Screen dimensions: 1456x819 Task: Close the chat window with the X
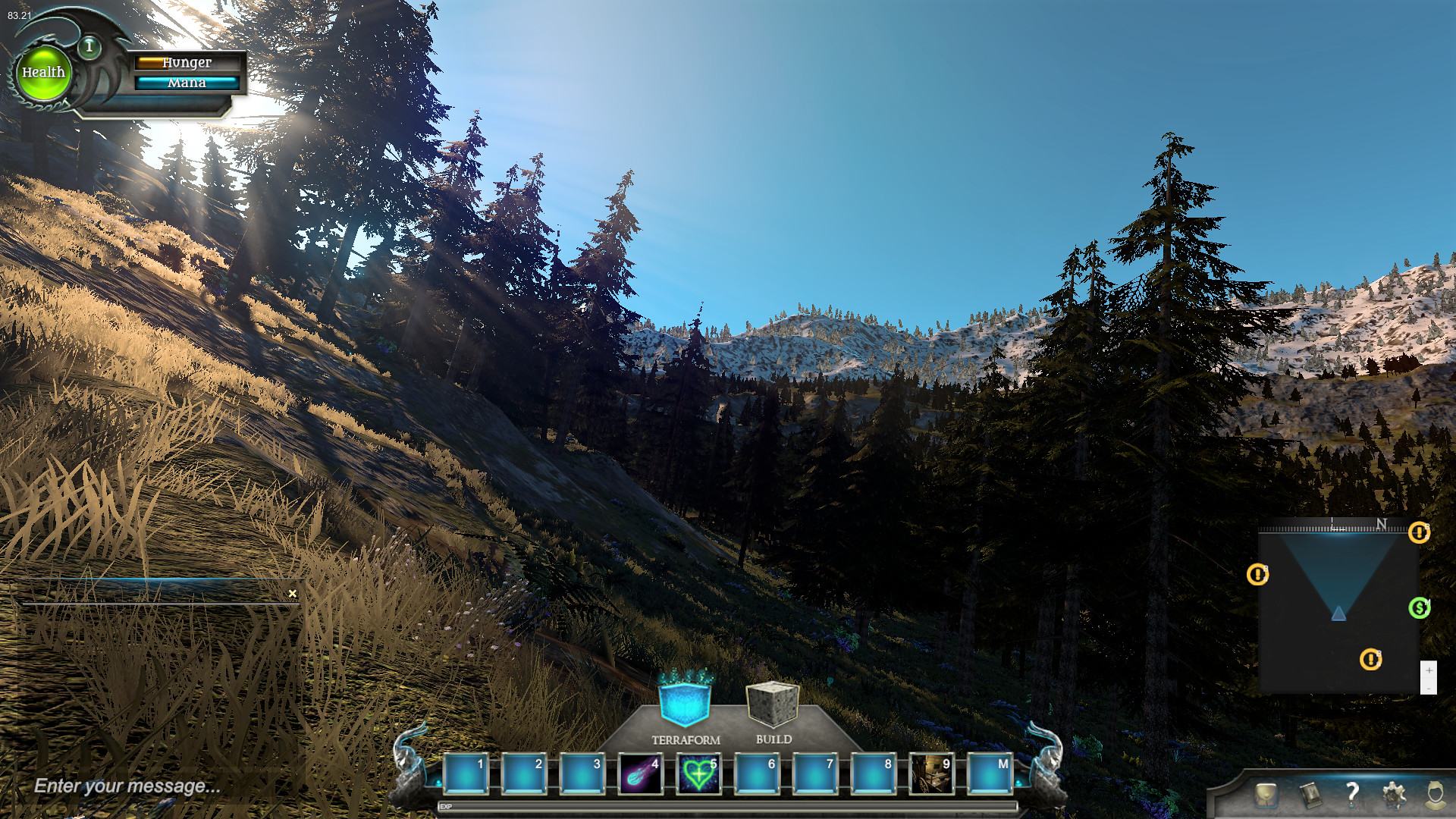click(x=293, y=594)
